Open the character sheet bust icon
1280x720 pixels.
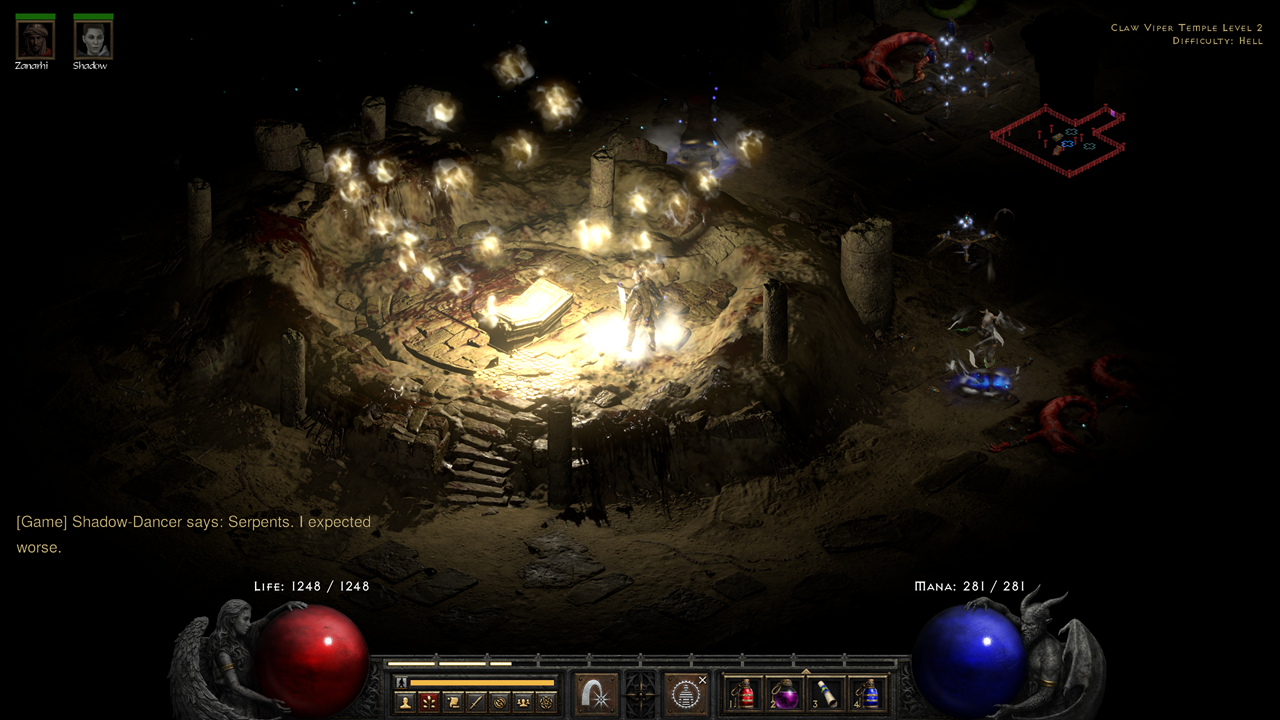(405, 702)
